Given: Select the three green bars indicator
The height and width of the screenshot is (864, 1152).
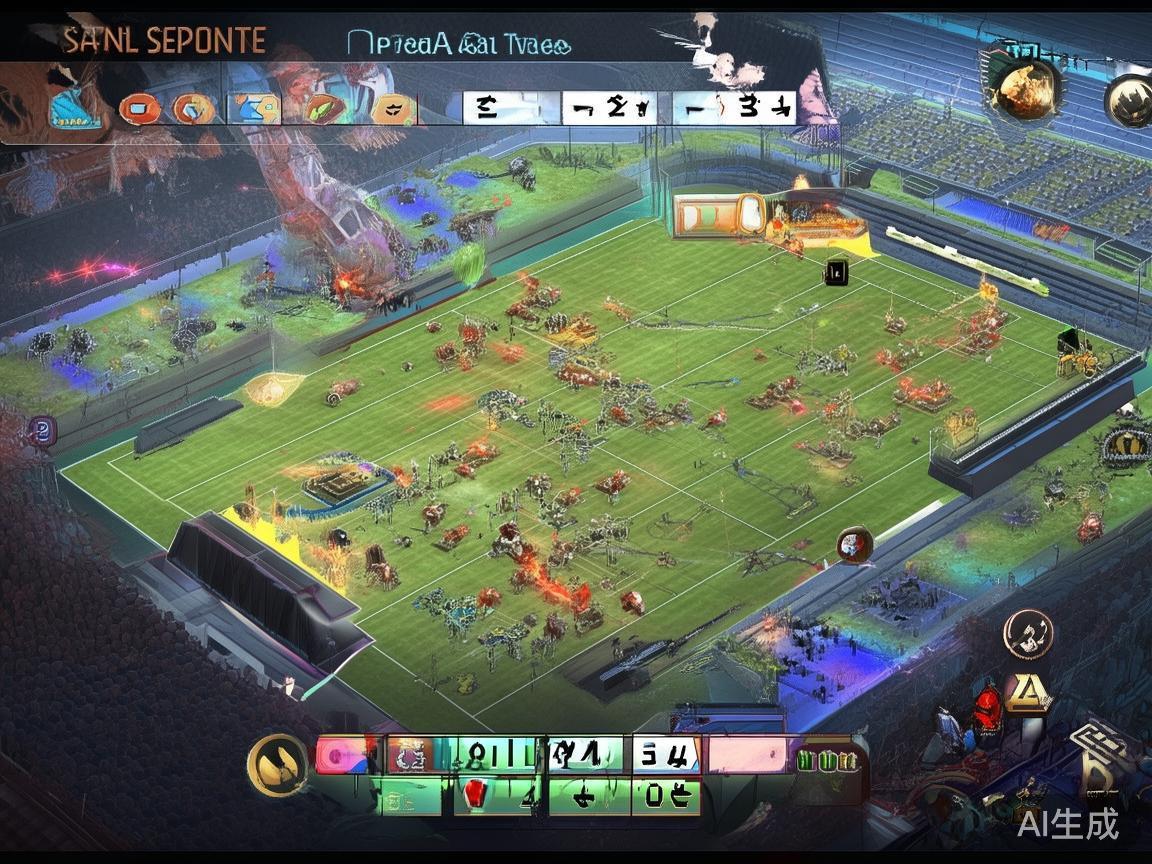Looking at the screenshot, I should [828, 760].
